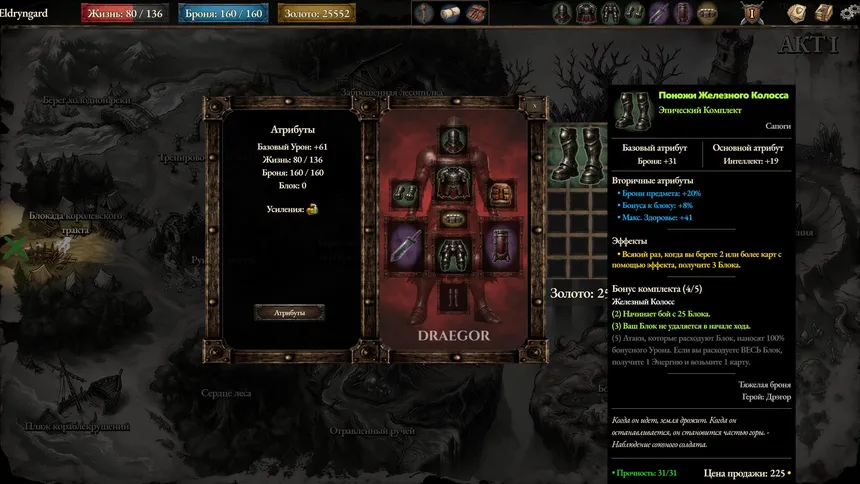Click the crossed-swords shield level badge

(750, 13)
